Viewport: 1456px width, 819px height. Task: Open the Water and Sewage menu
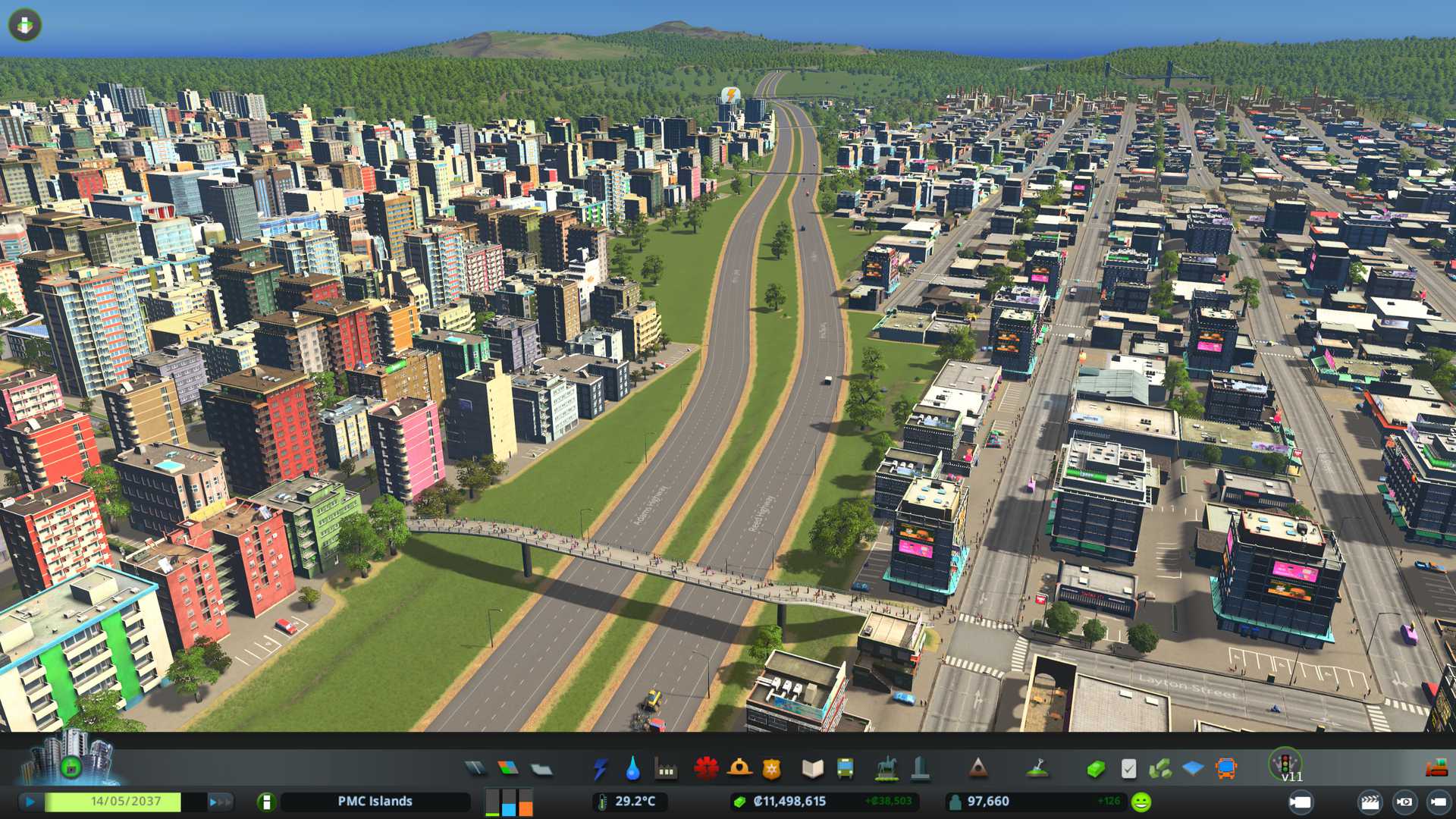[632, 770]
